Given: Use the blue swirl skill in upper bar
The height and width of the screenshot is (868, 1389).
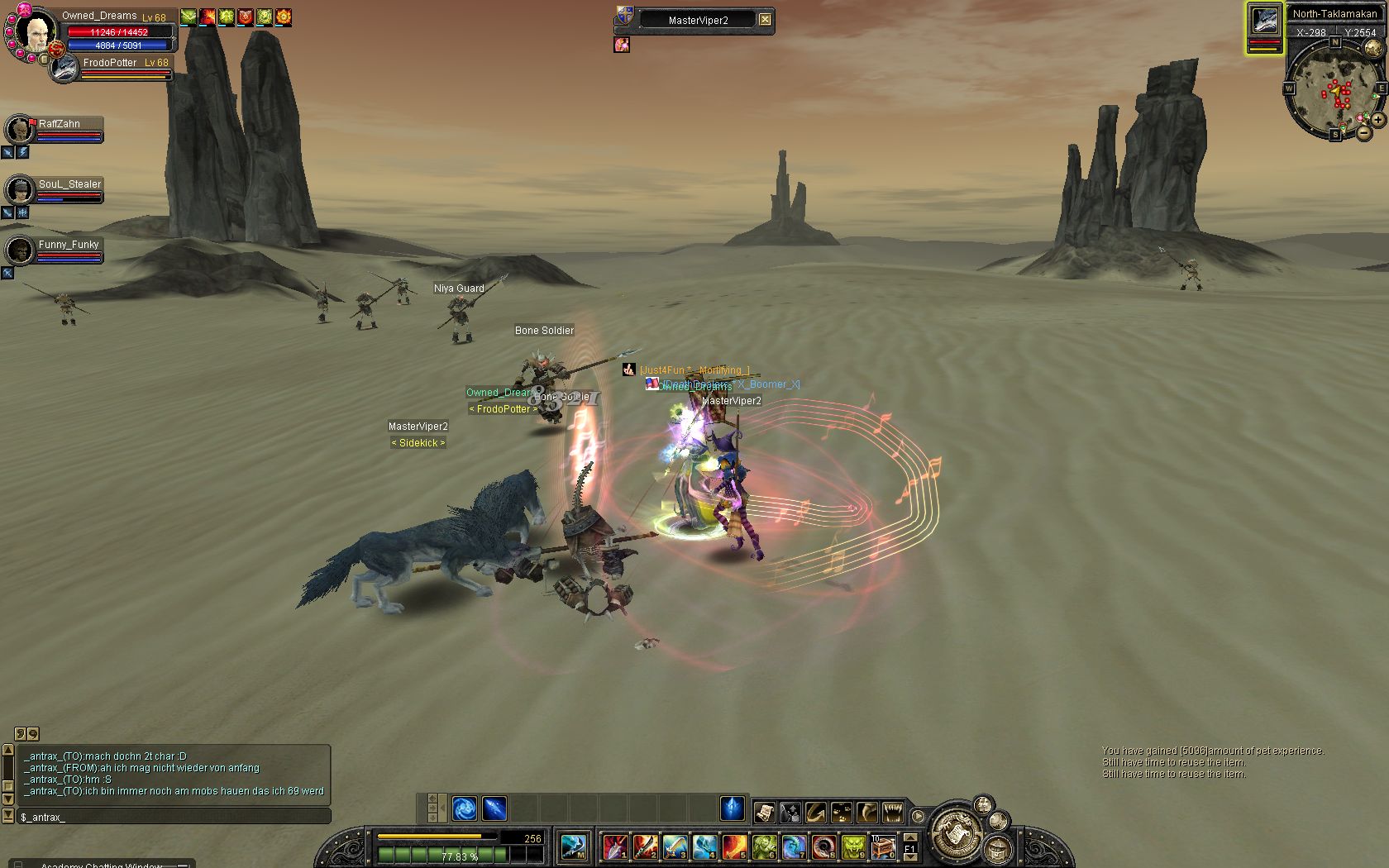Looking at the screenshot, I should [x=464, y=808].
